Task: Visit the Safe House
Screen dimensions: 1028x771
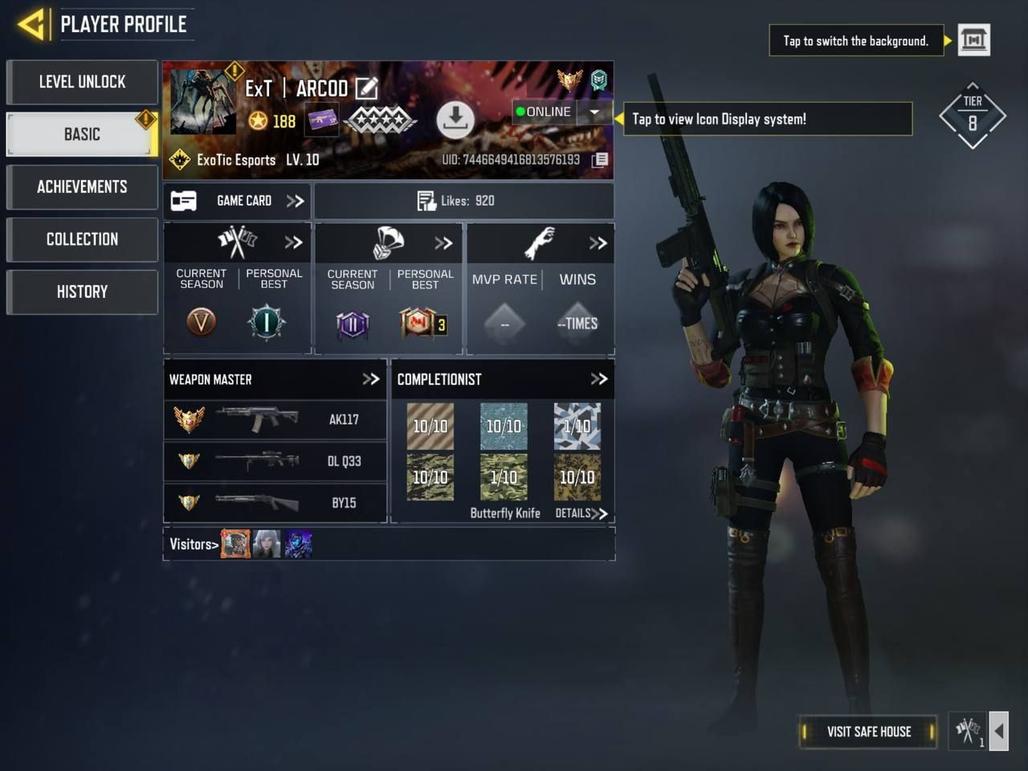Action: tap(868, 732)
